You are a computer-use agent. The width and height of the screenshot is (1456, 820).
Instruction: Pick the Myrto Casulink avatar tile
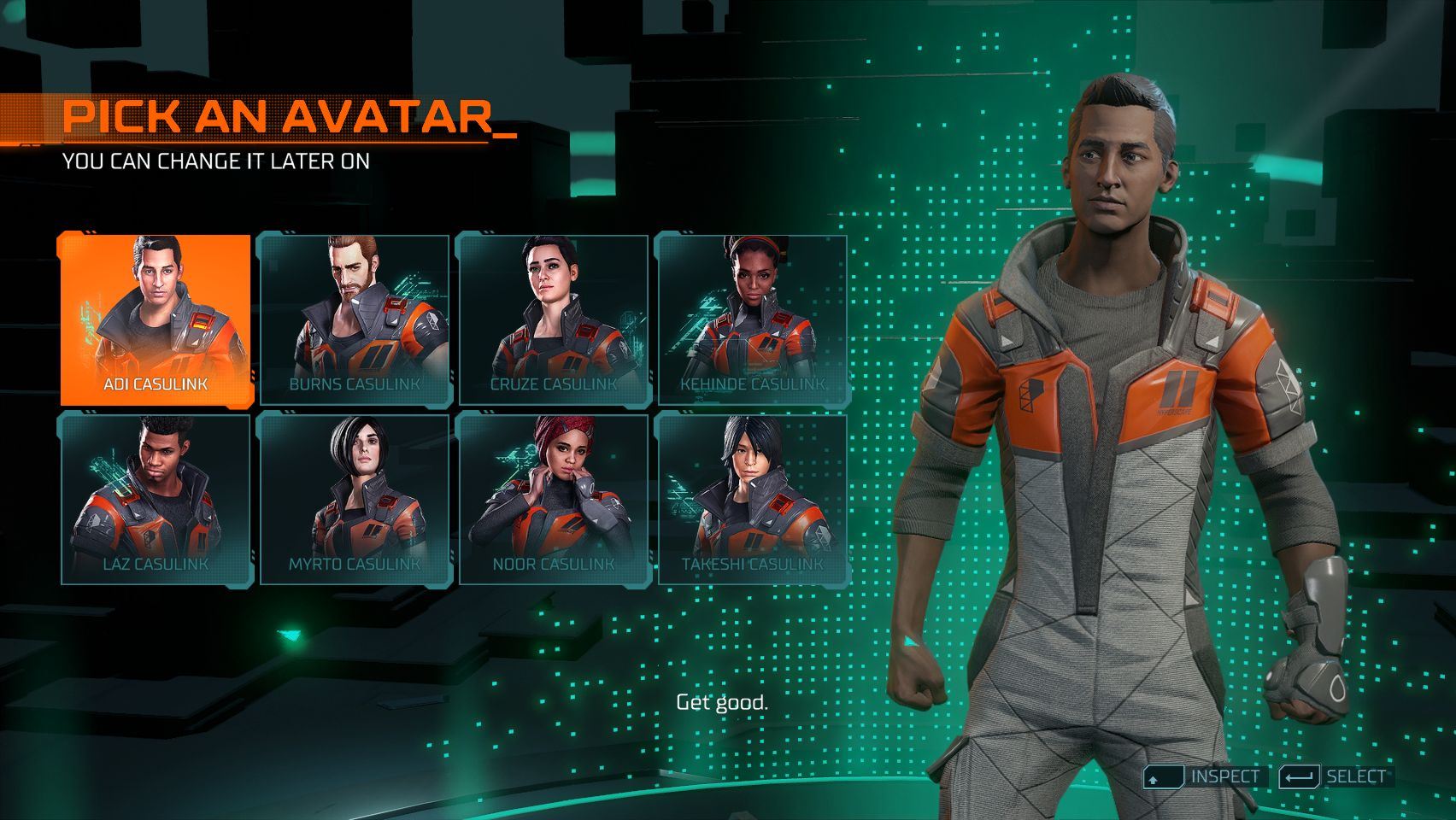tap(355, 499)
